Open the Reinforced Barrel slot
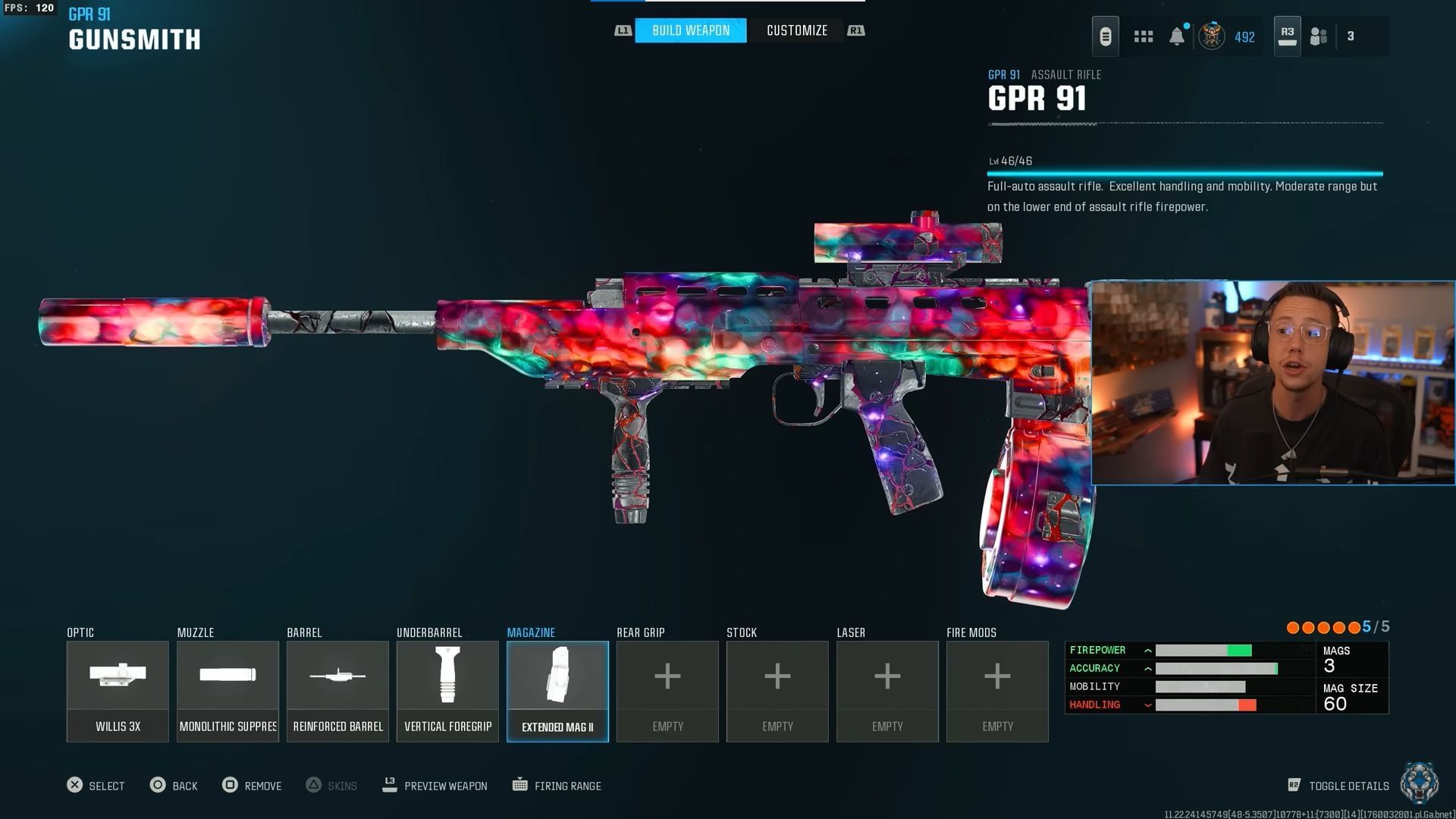This screenshot has height=819, width=1456. pyautogui.click(x=337, y=691)
